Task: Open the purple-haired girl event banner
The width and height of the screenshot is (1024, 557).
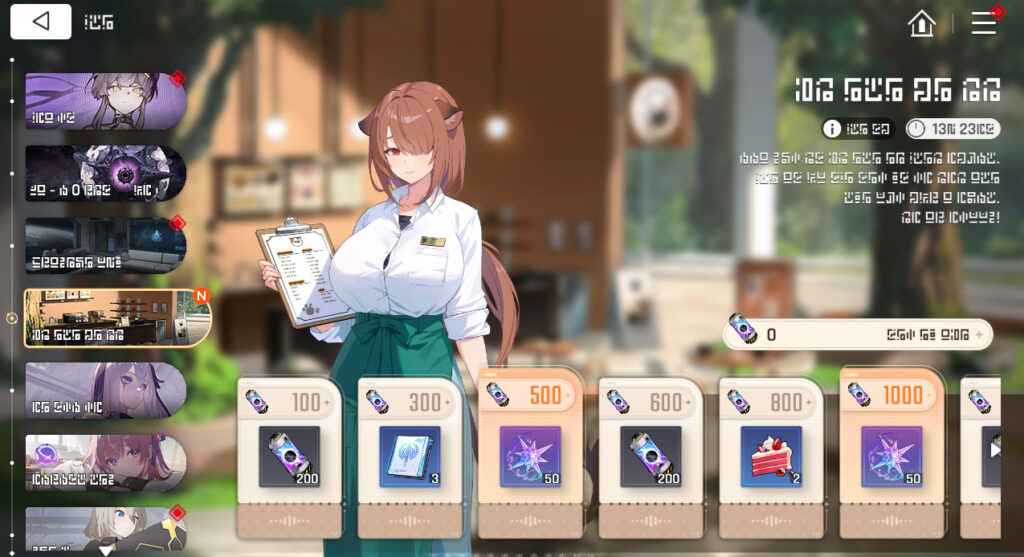Action: [105, 390]
